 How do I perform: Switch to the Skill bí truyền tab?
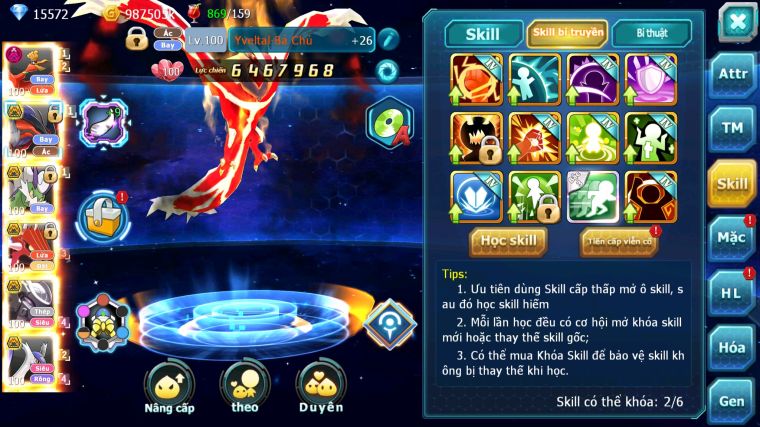(x=567, y=33)
